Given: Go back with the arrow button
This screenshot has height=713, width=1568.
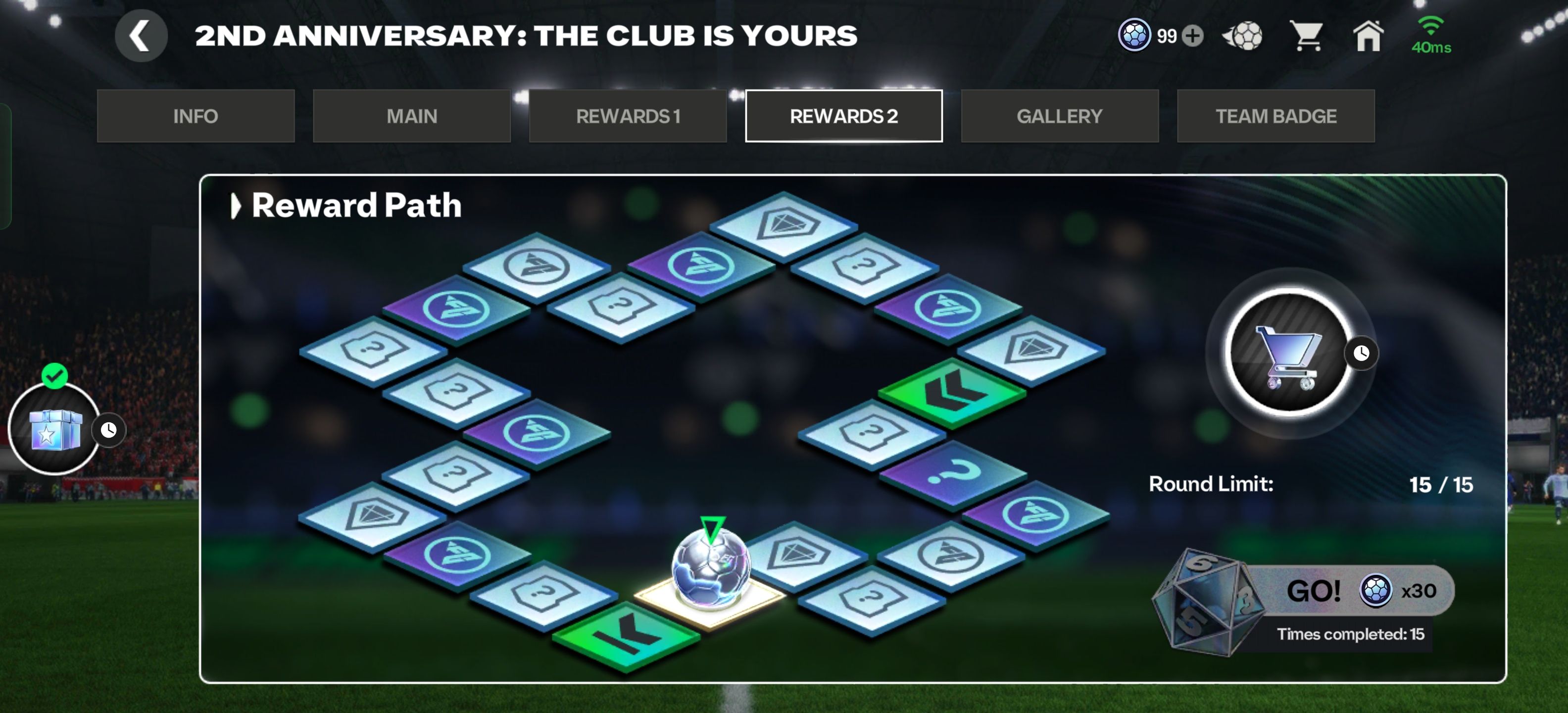Looking at the screenshot, I should [x=141, y=36].
